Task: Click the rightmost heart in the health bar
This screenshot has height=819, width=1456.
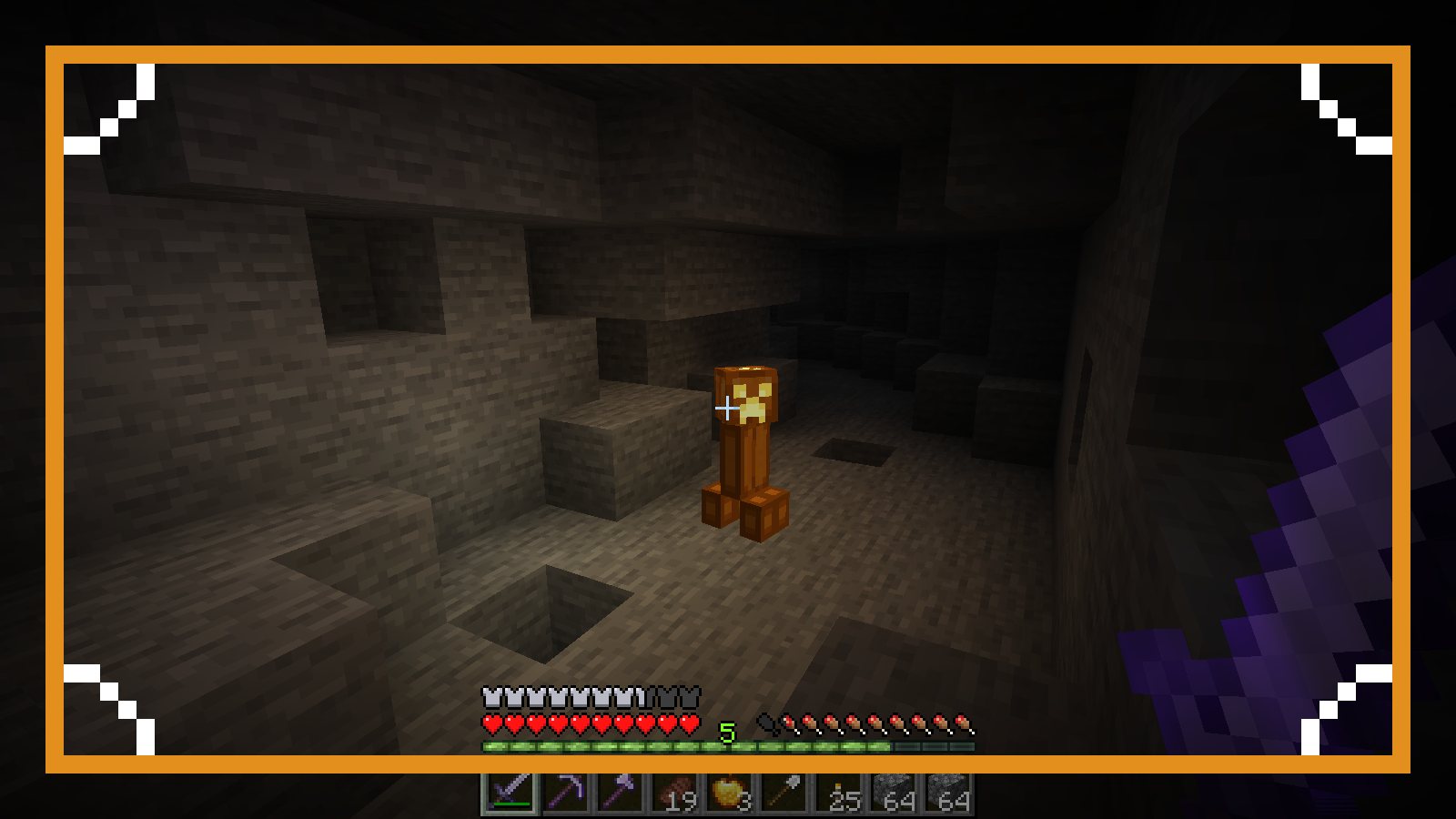Action: (689, 725)
